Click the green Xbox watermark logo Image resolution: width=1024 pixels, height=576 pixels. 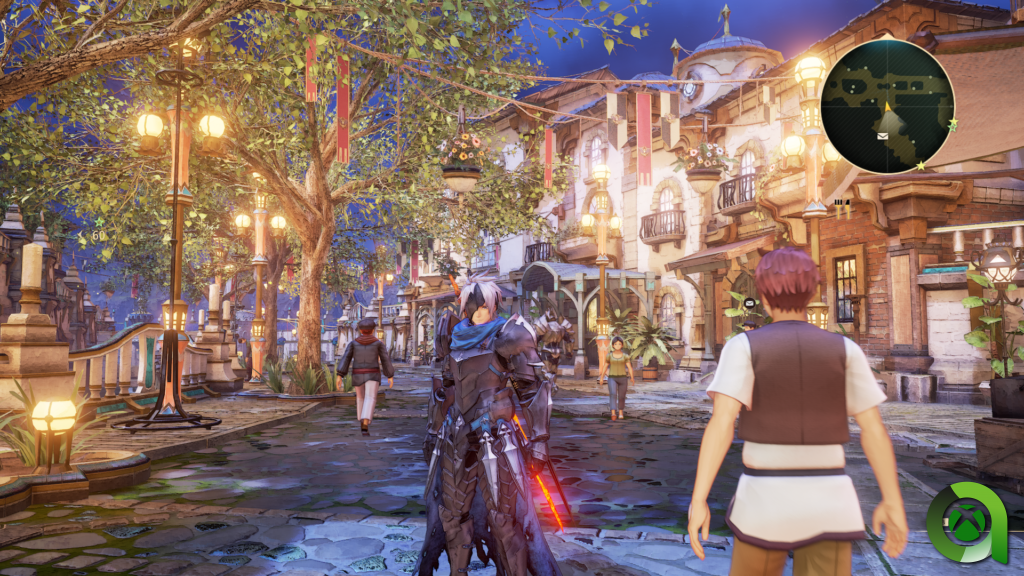pyautogui.click(x=966, y=523)
